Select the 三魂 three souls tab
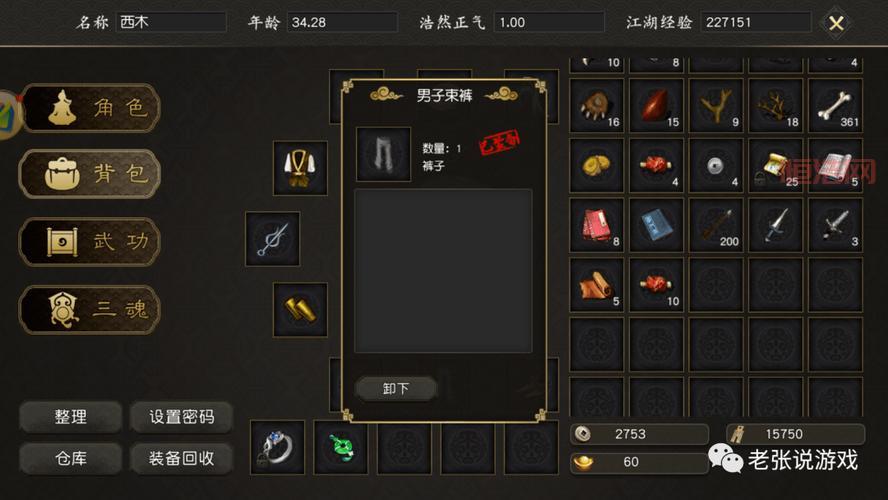The image size is (888, 500). pyautogui.click(x=90, y=309)
